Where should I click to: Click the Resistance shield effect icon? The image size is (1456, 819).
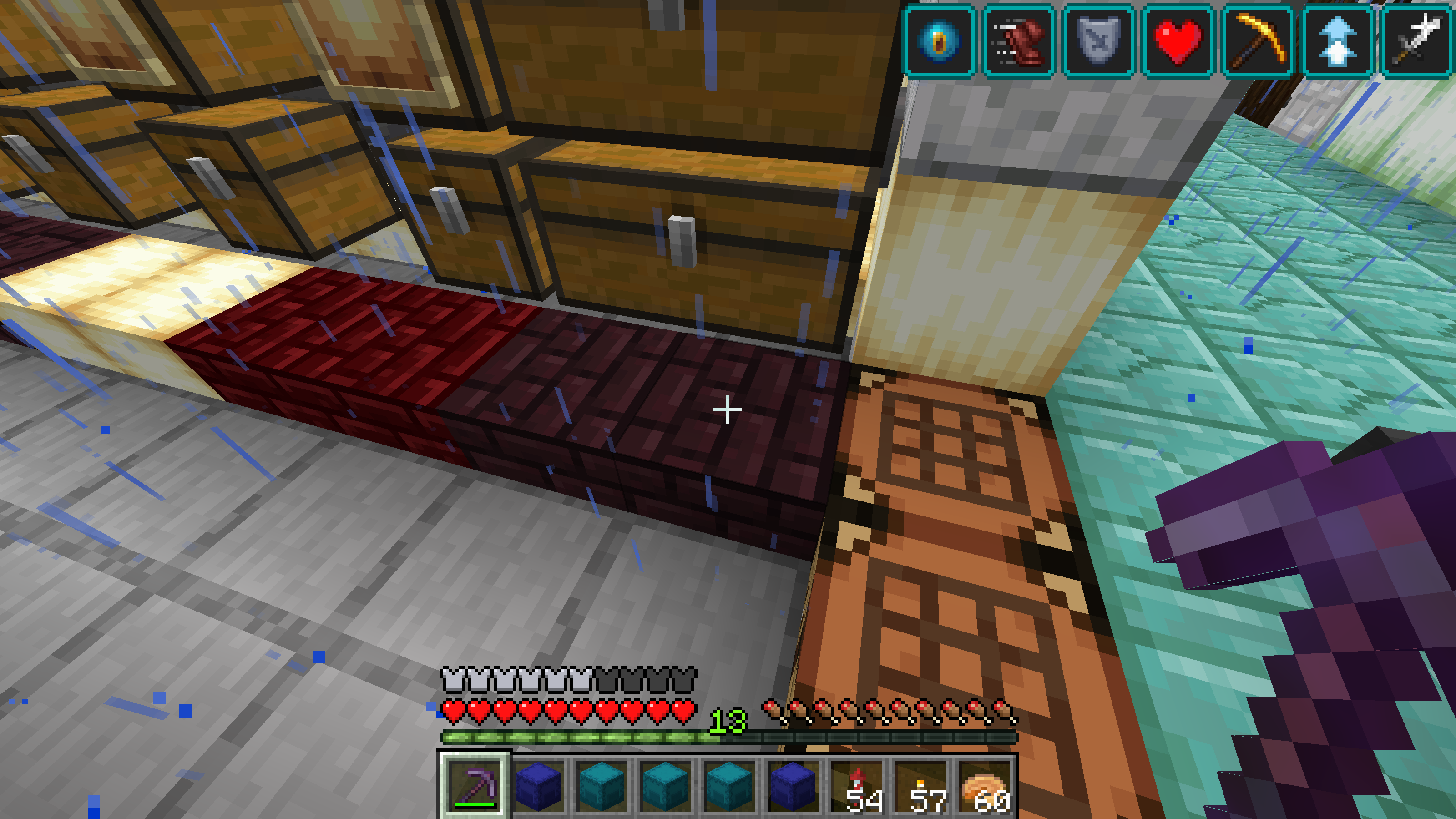pos(1098,41)
